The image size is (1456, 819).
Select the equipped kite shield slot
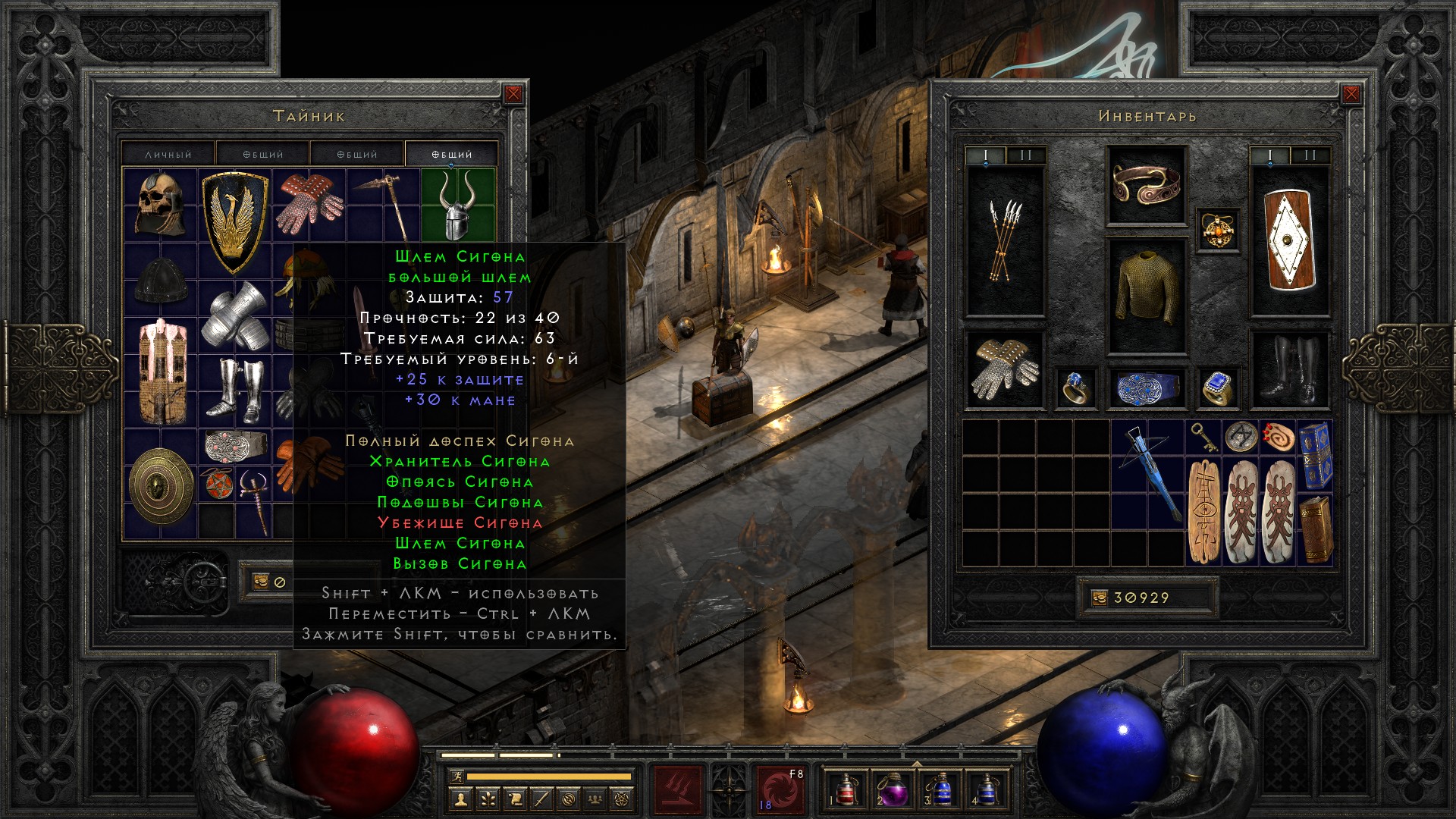tap(1289, 241)
